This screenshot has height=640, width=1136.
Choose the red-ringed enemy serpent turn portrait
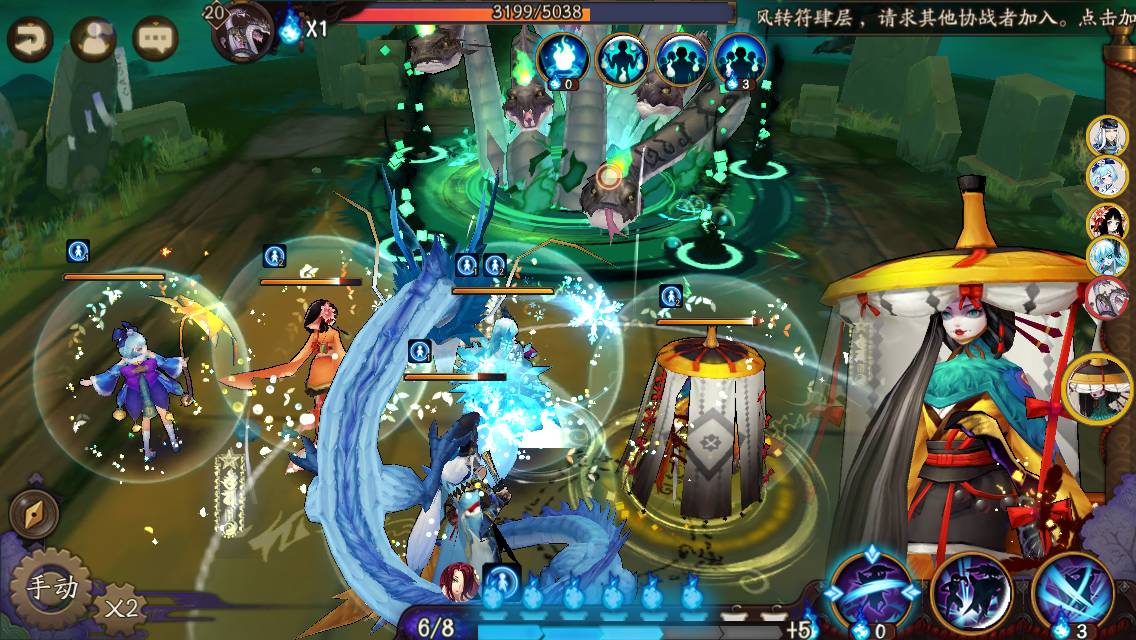tap(1107, 299)
